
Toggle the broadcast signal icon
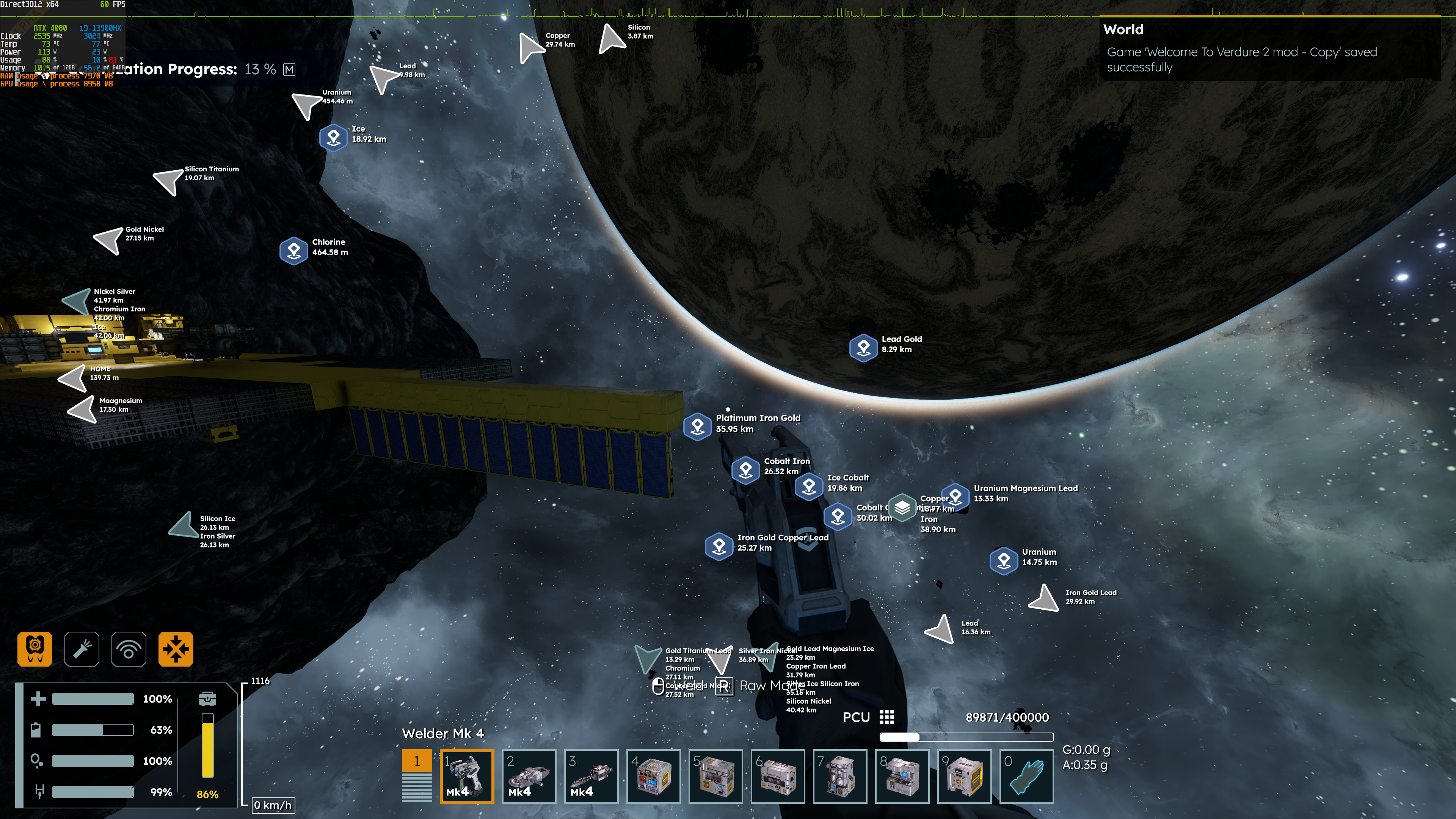coord(129,648)
